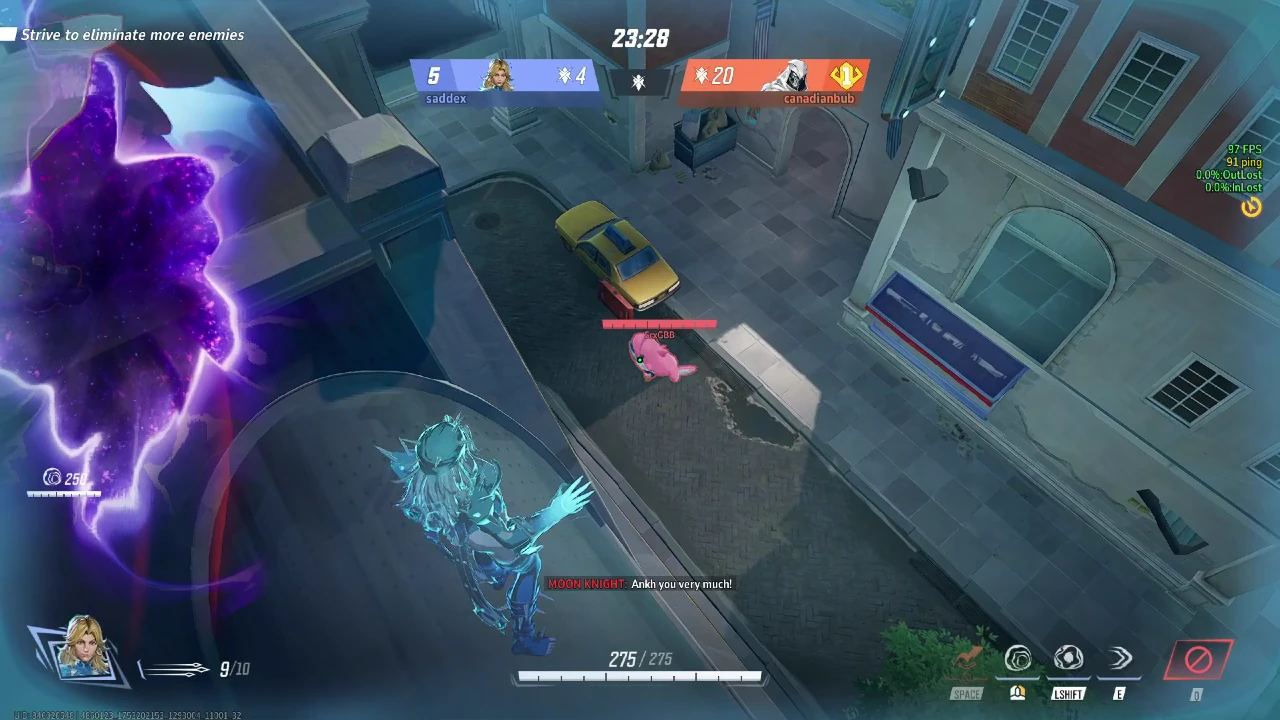This screenshot has width=1280, height=720.
Task: Select the disabled red ultimate icon
Action: pos(1198,660)
